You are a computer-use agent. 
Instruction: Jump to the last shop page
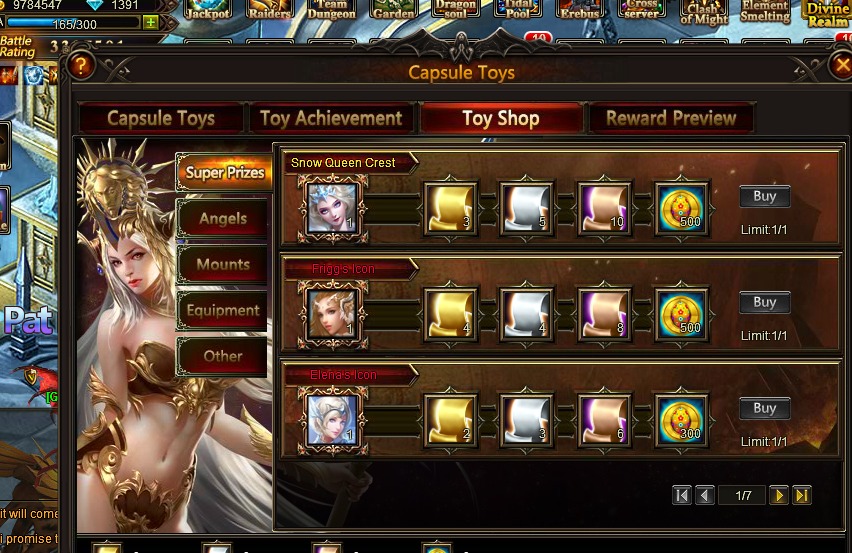(801, 495)
